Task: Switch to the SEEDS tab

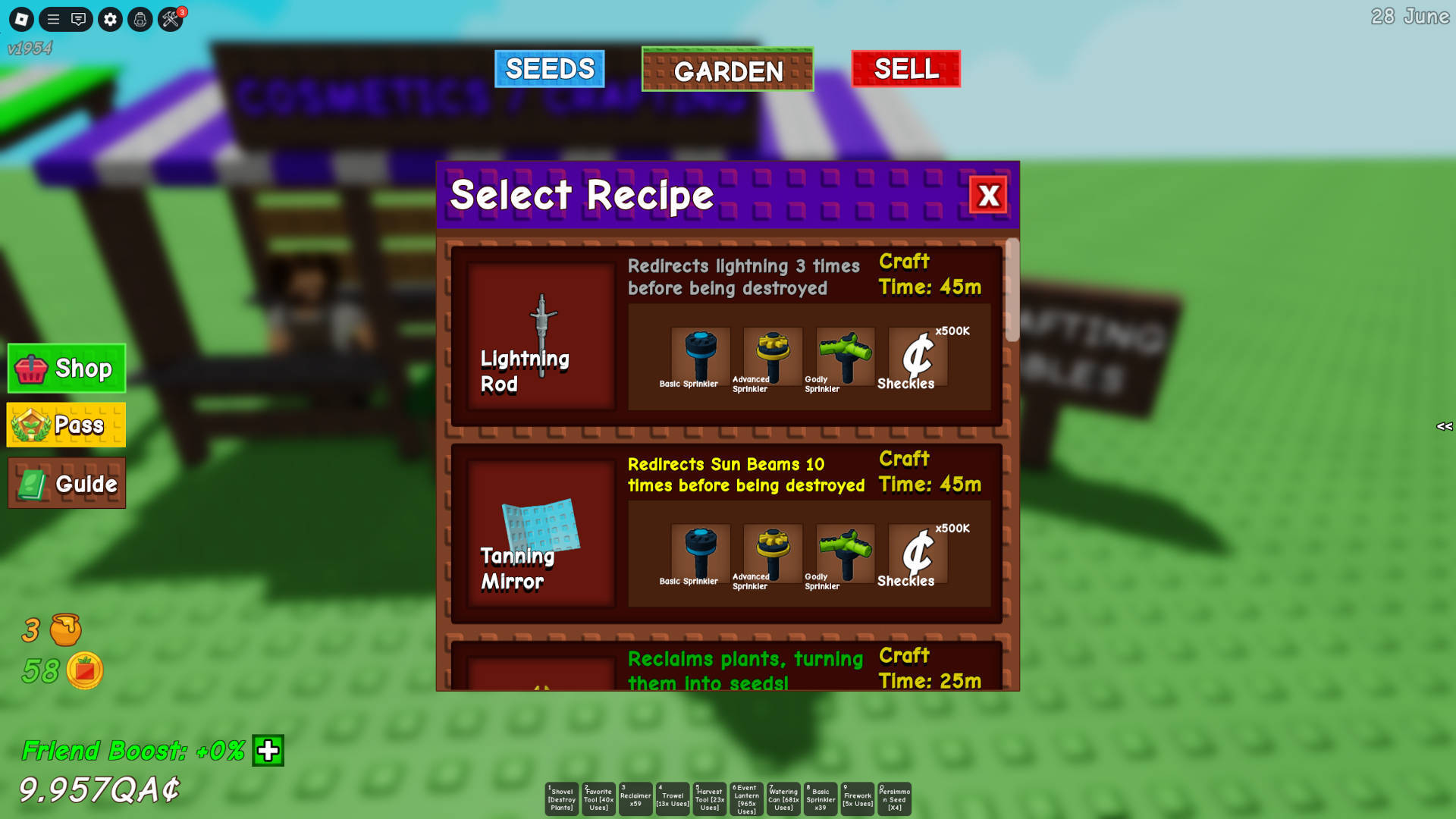Action: click(x=549, y=69)
